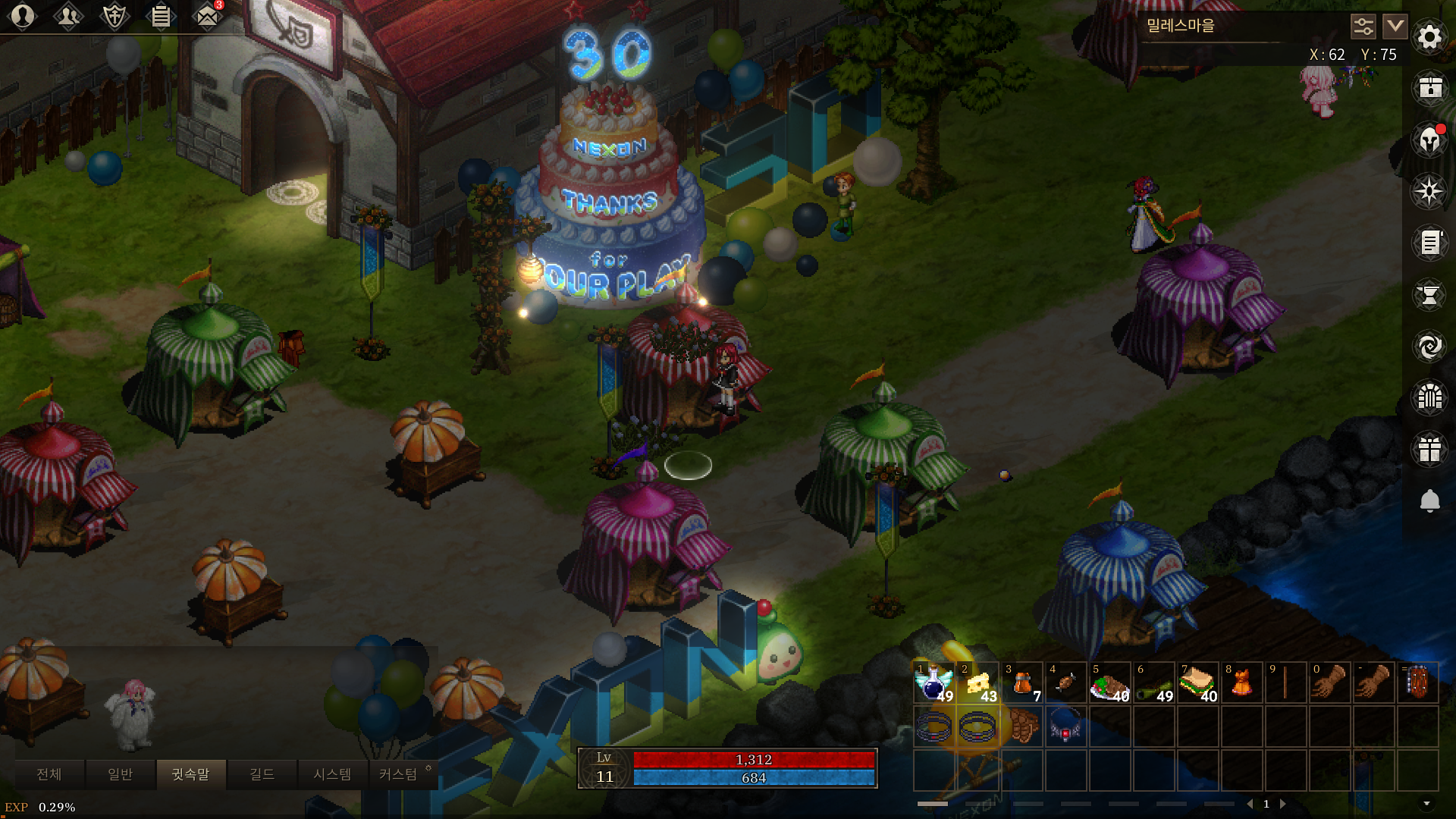
Task: Open the gear settings menu
Action: (x=1429, y=36)
